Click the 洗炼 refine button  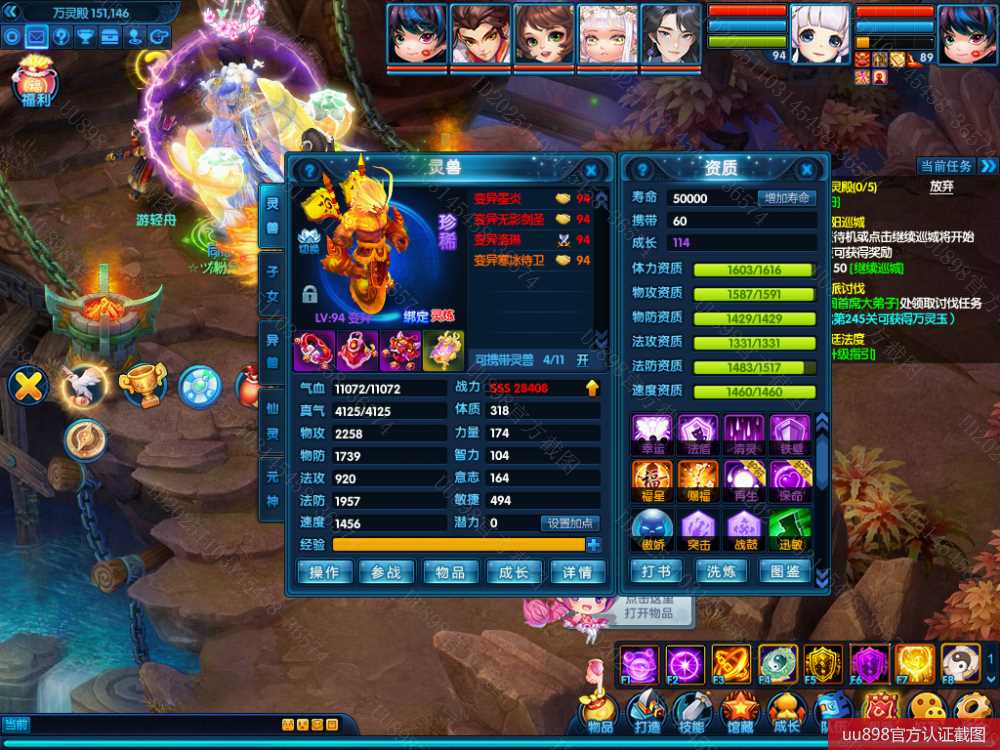point(720,572)
